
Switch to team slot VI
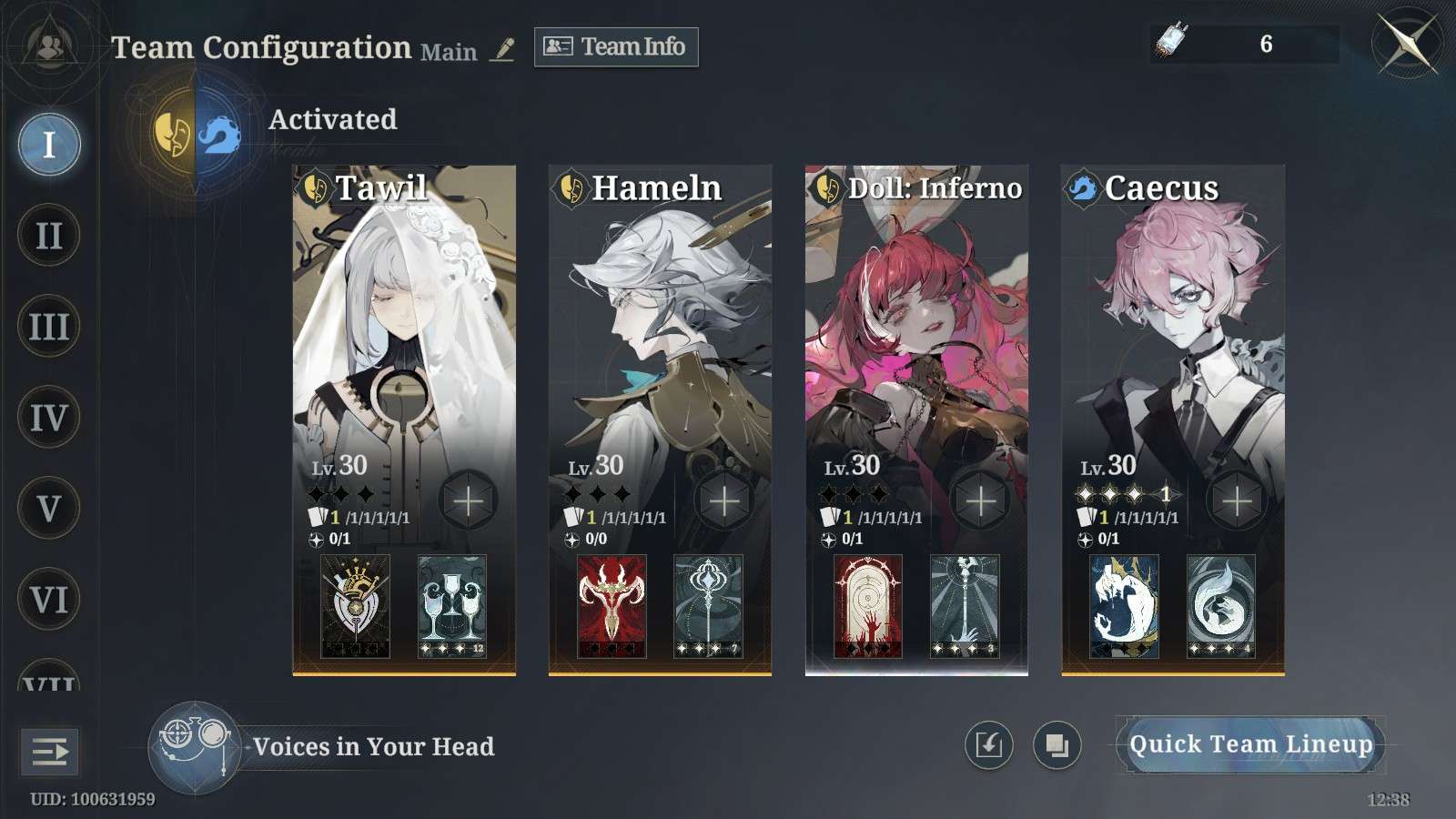click(49, 600)
